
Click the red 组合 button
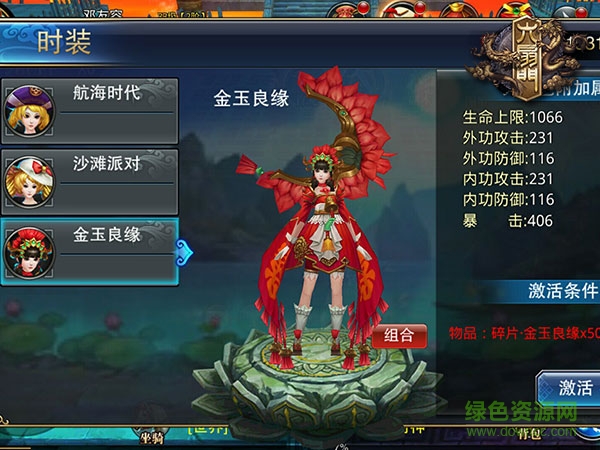399,336
